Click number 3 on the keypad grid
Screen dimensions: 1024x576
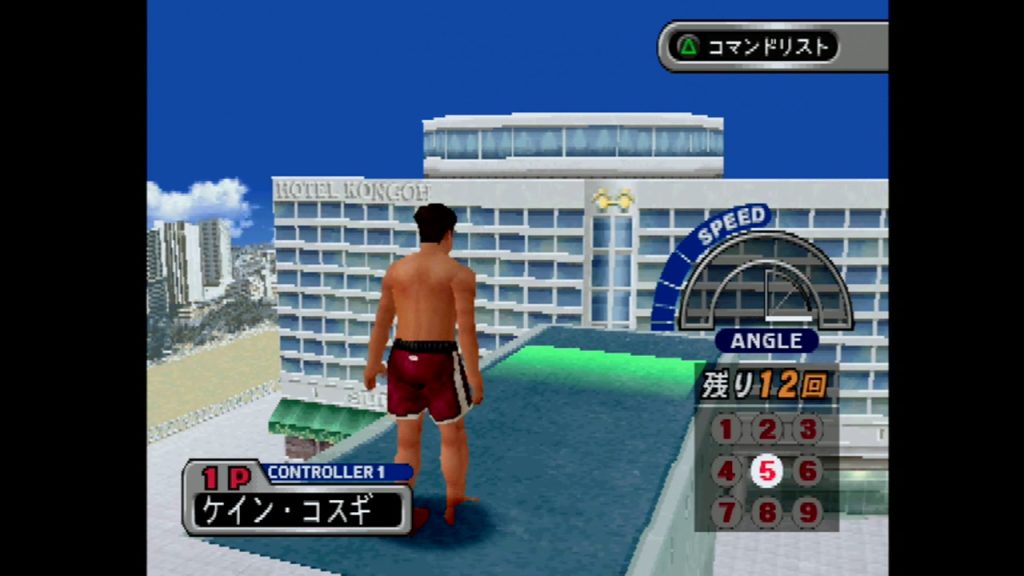tap(808, 430)
